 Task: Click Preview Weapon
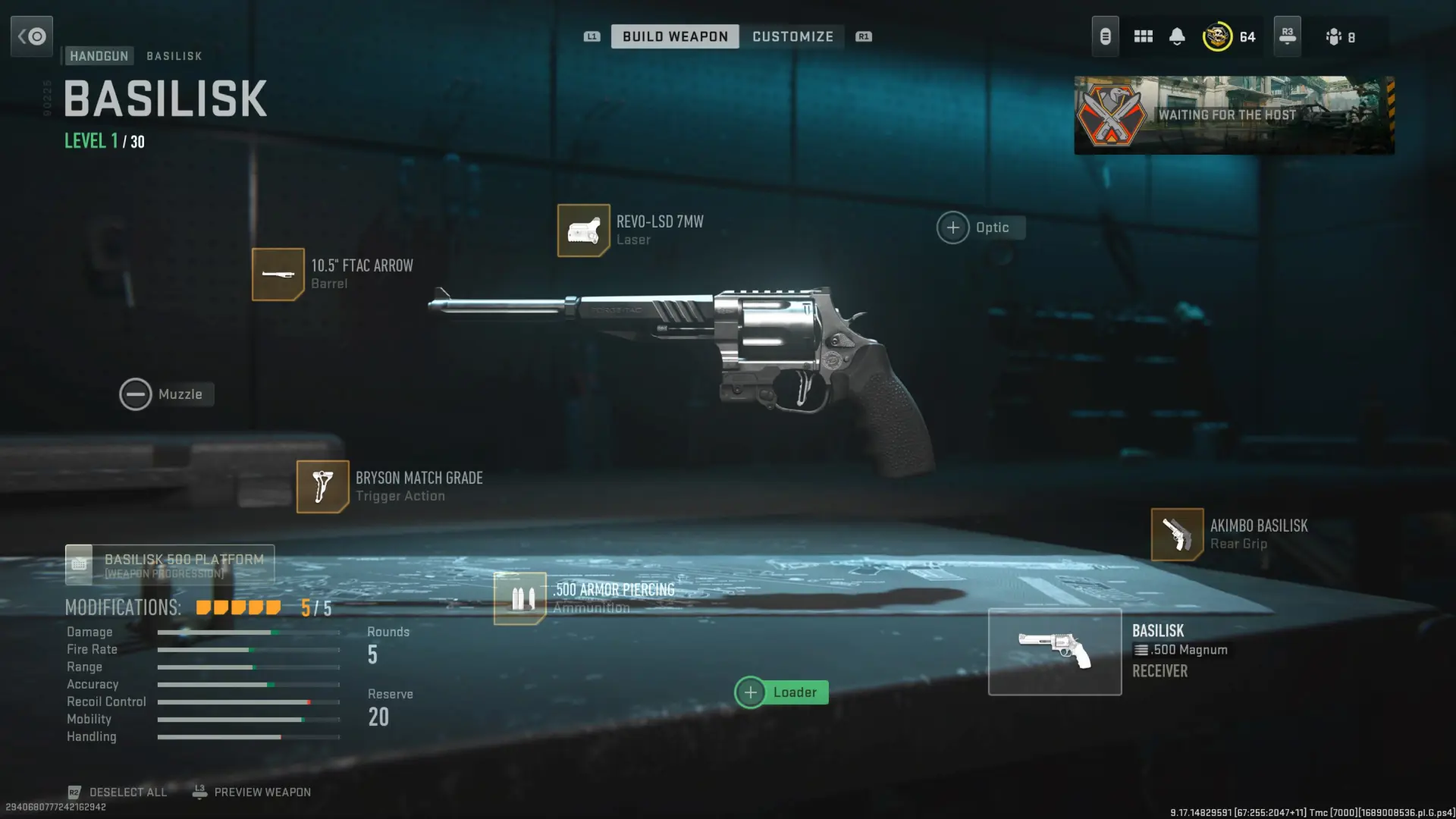pos(262,792)
